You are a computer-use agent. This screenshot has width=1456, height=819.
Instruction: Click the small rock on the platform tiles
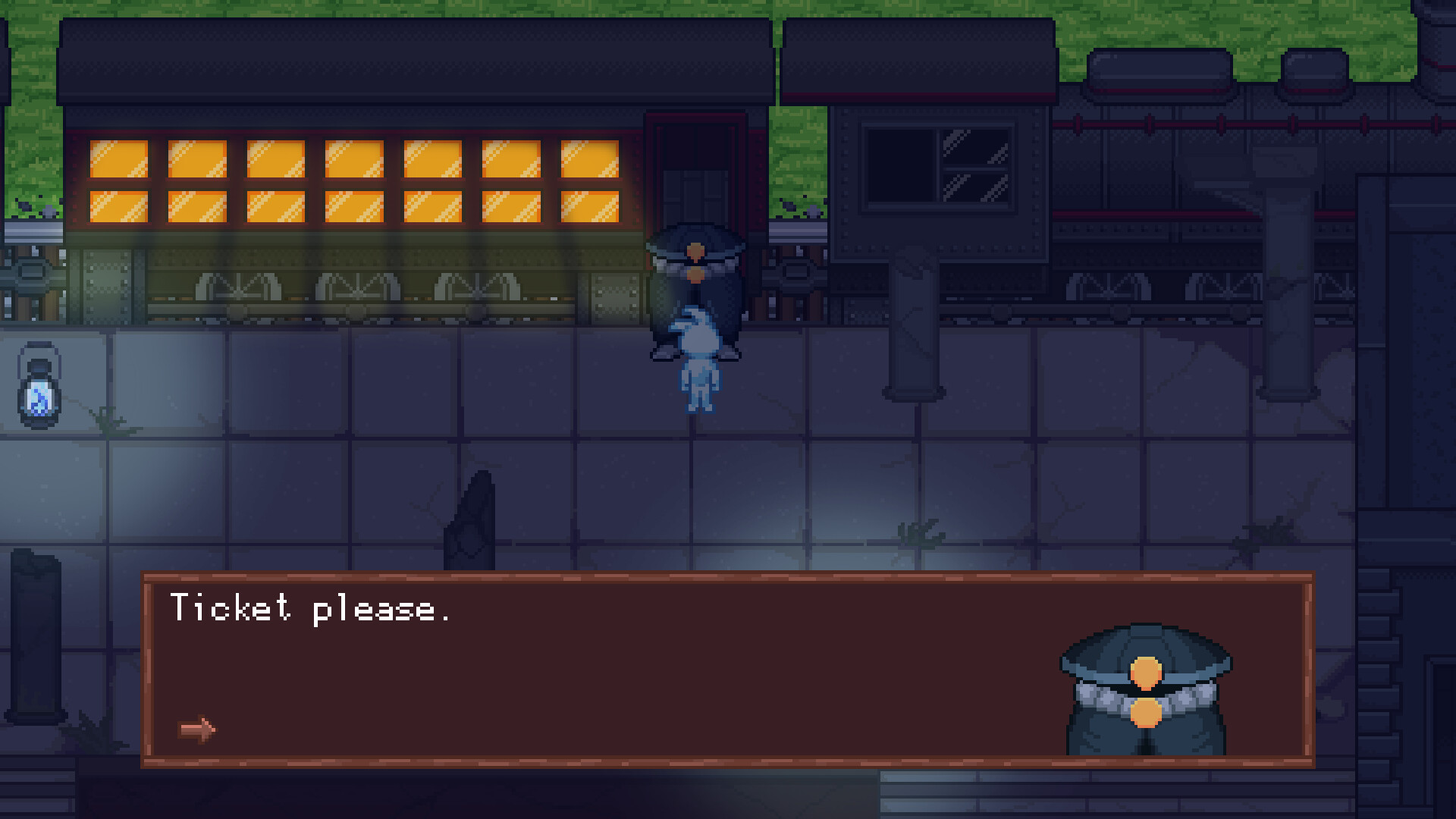470,516
